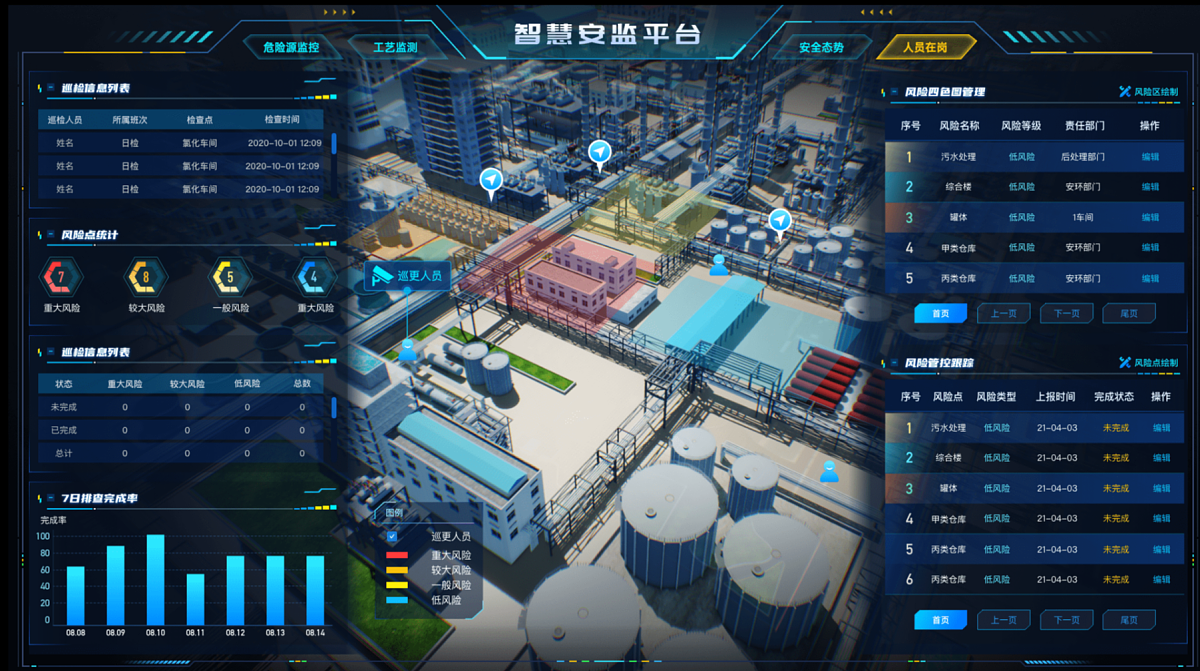This screenshot has height=671, width=1200.
Task: Collapse the 风险点统计 panel header
Action: pos(50,235)
